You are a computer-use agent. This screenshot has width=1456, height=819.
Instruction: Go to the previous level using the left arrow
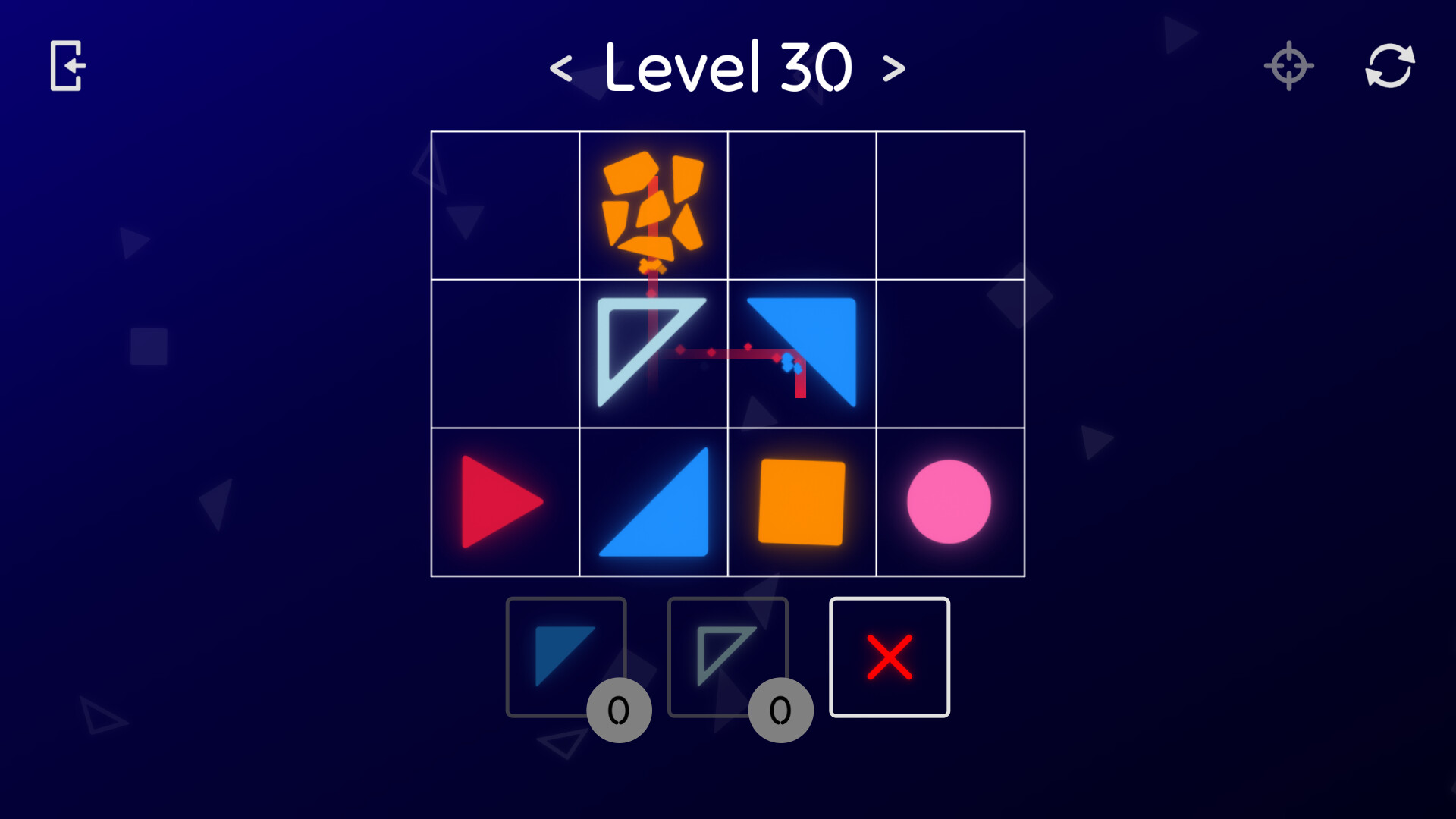[562, 67]
